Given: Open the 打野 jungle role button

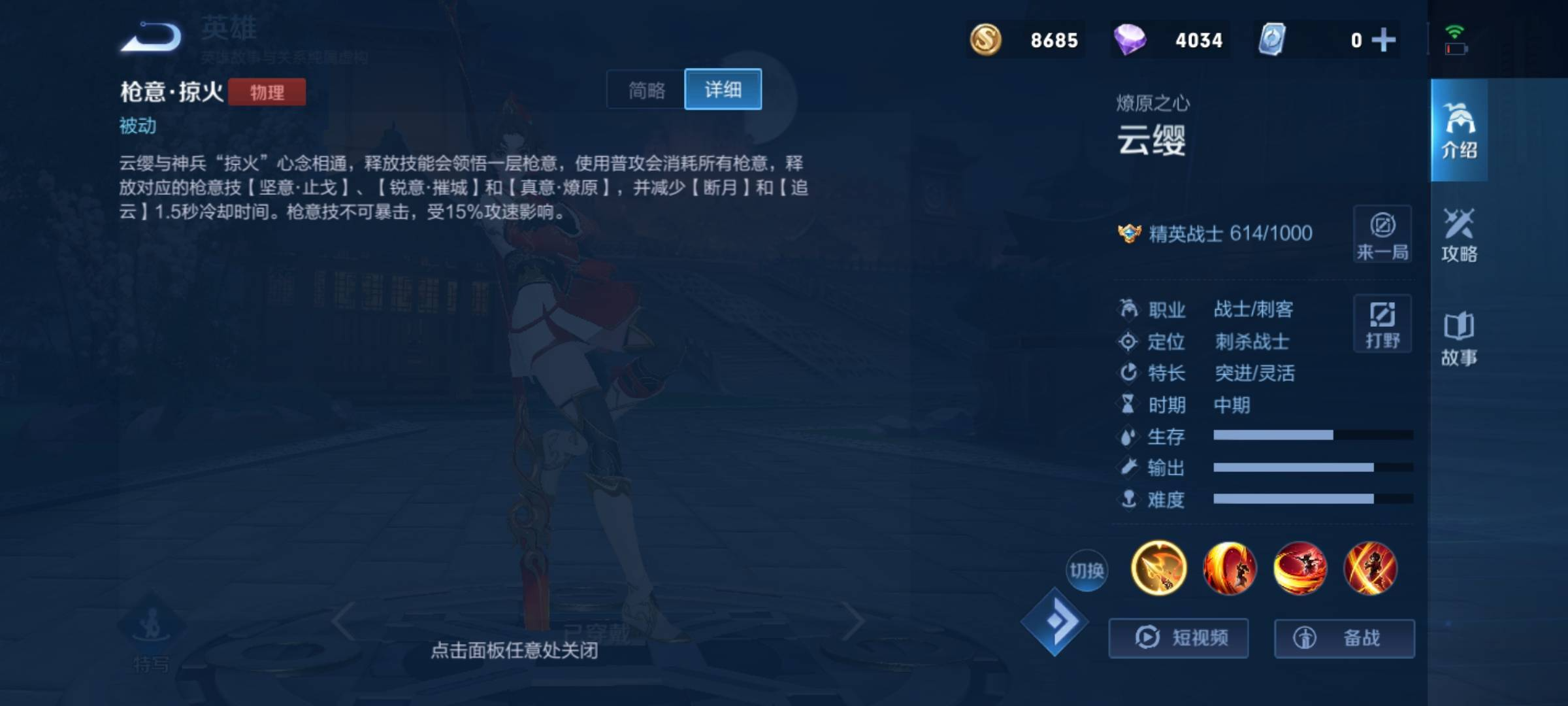Looking at the screenshot, I should click(x=1382, y=324).
